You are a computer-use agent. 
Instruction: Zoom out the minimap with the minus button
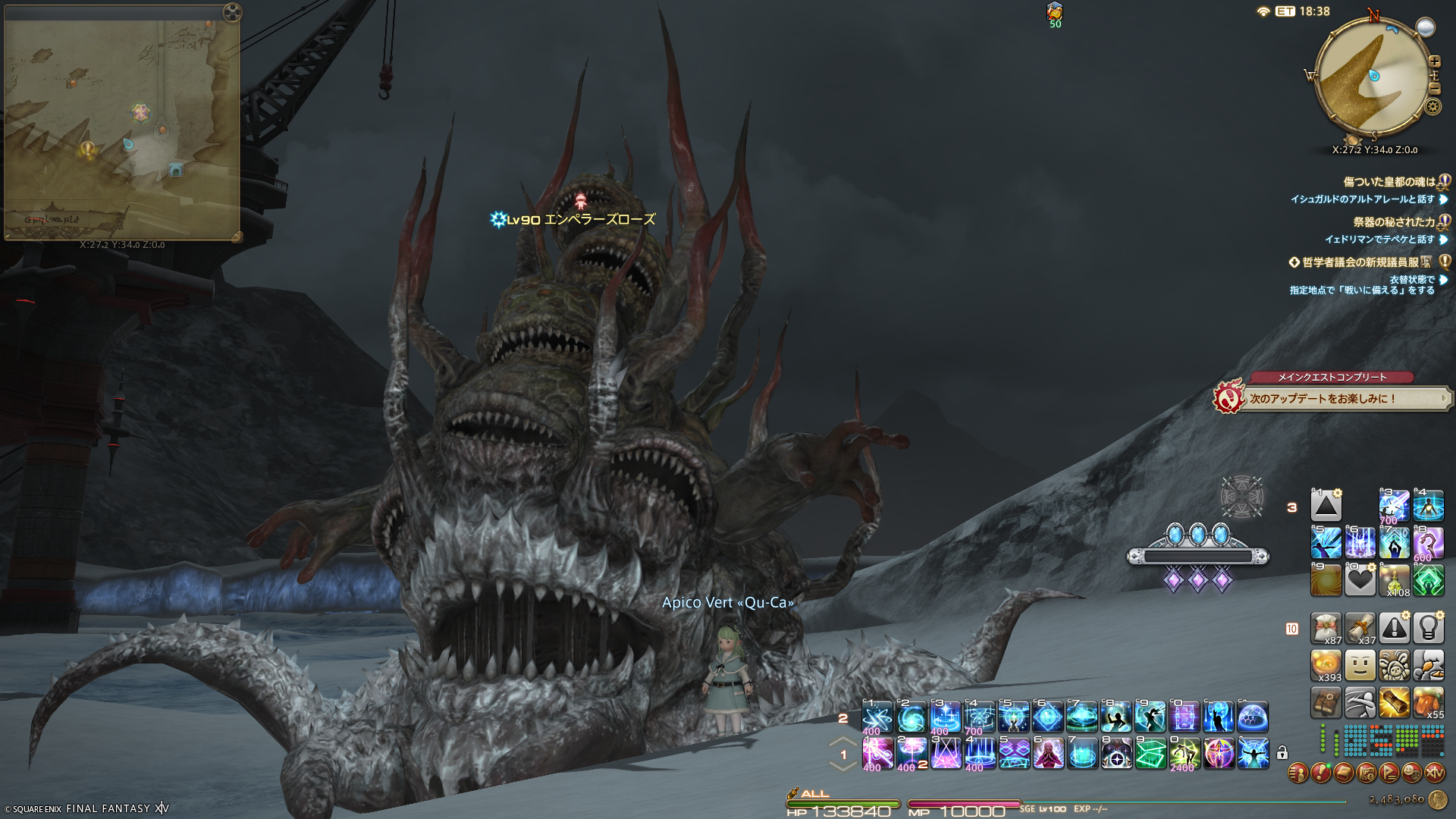coord(1434,89)
